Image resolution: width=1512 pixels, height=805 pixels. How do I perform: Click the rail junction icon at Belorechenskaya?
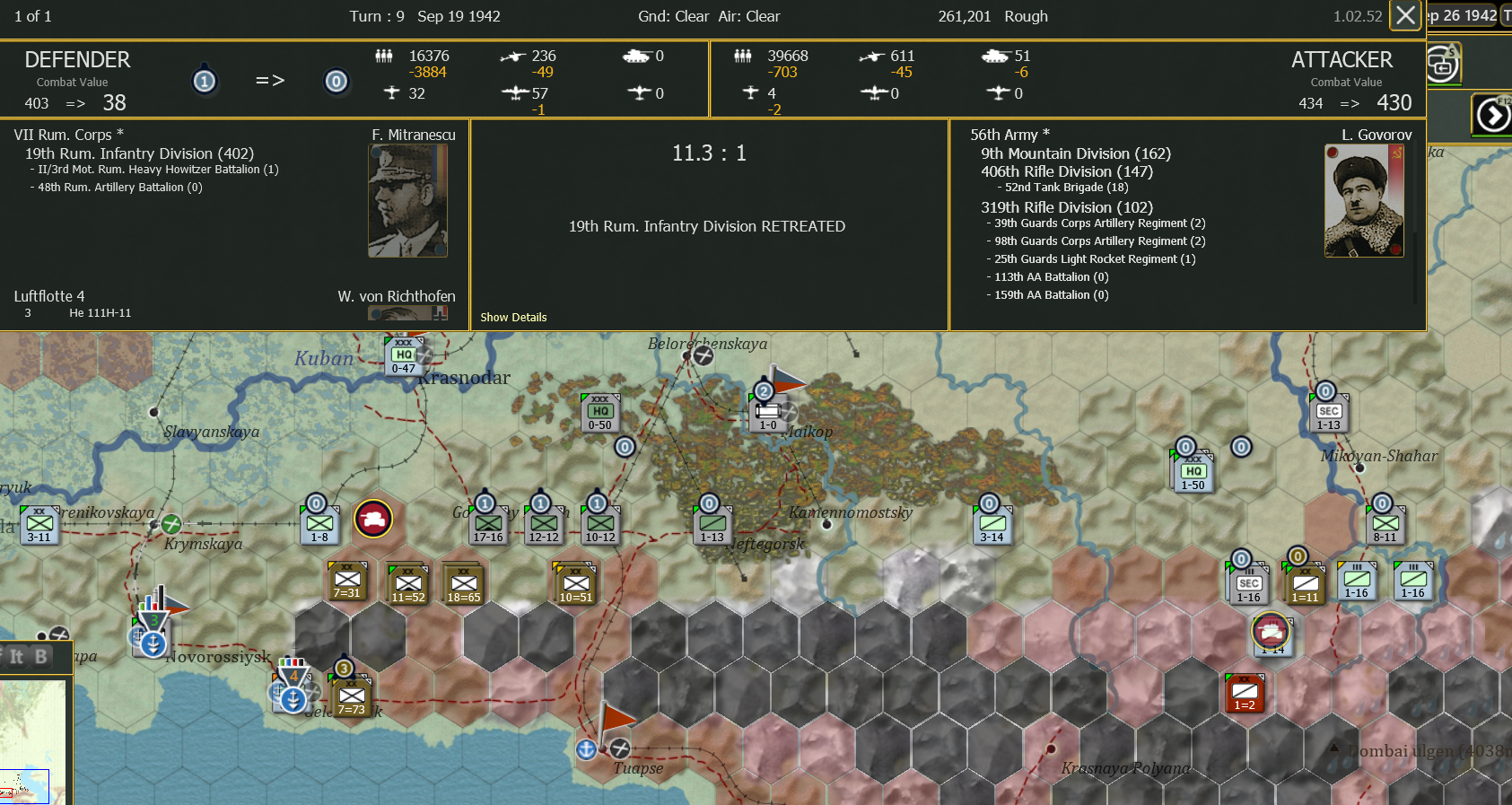[703, 355]
